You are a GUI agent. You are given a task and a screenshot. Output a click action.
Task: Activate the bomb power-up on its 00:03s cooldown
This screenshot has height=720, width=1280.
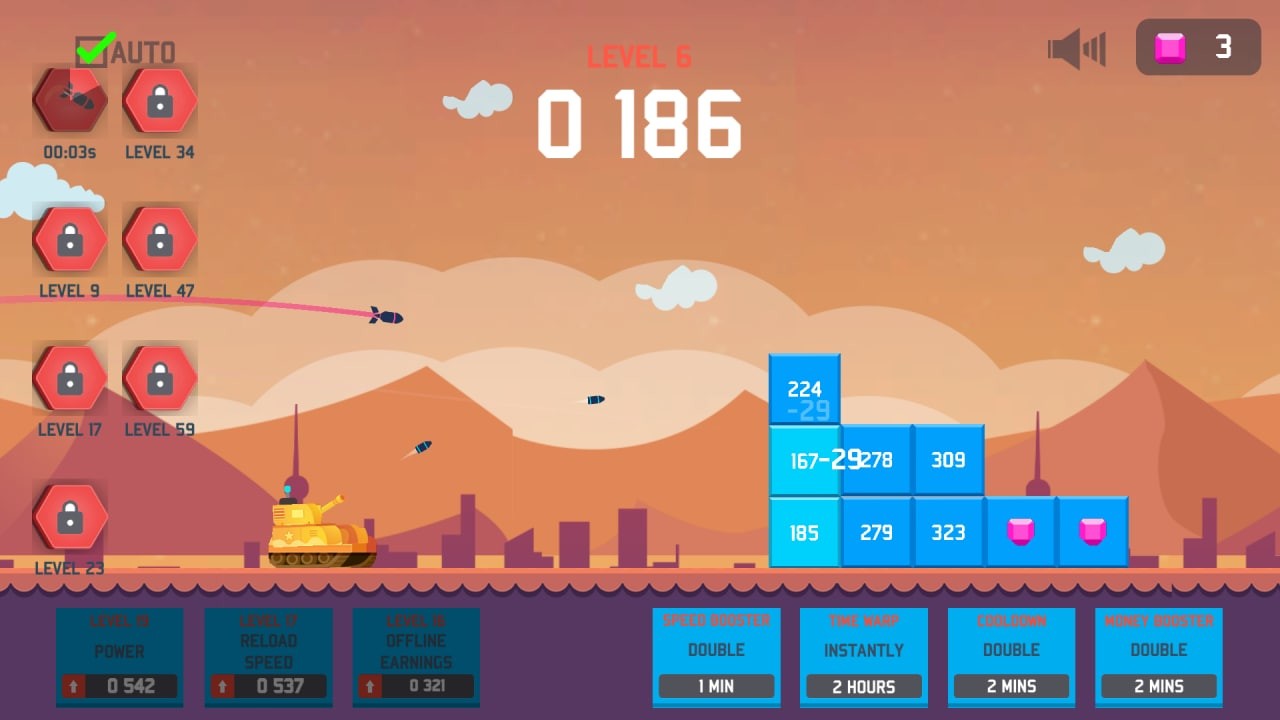(x=70, y=100)
